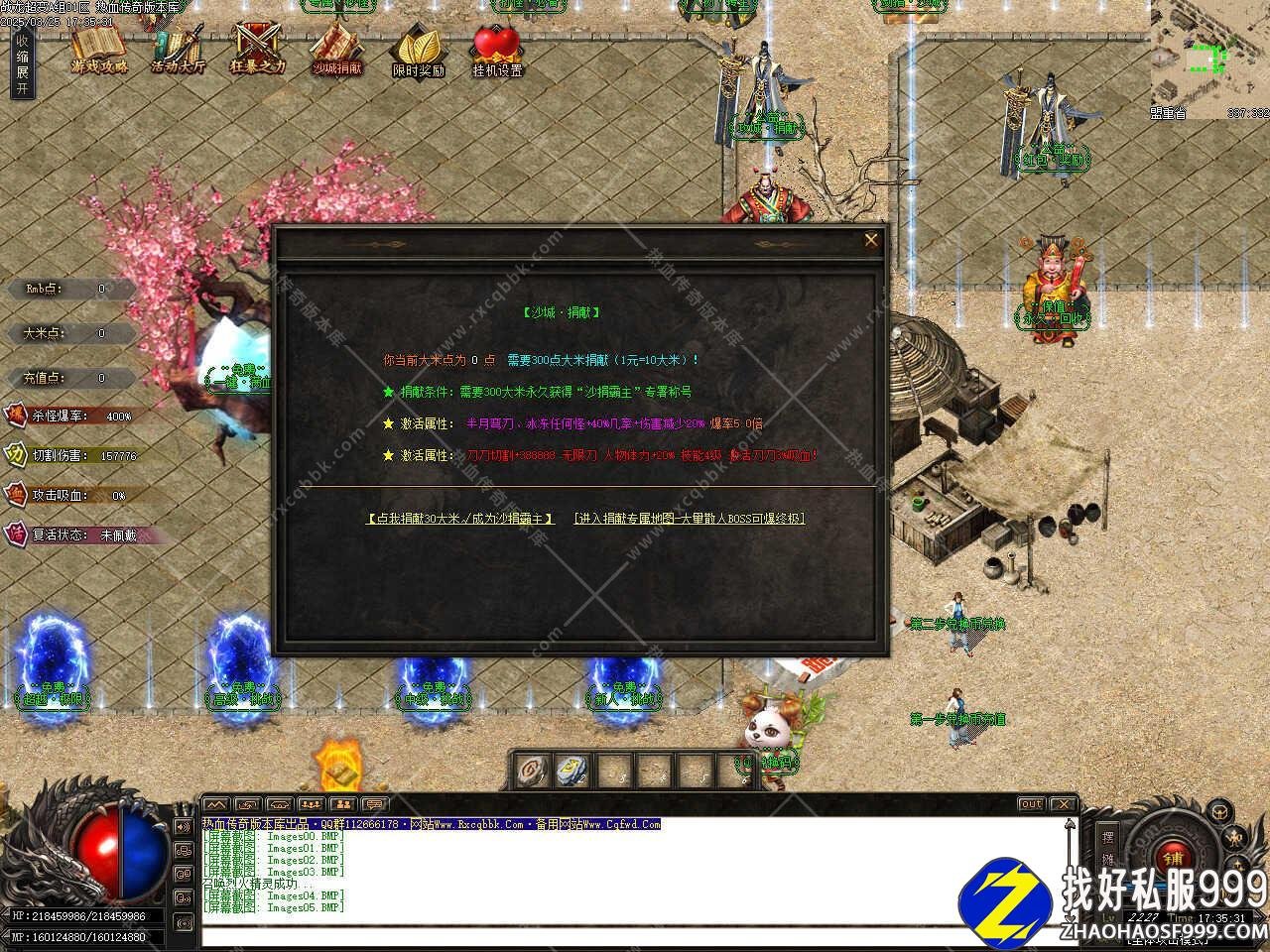Open the 活动大厅 event hall

[x=179, y=50]
